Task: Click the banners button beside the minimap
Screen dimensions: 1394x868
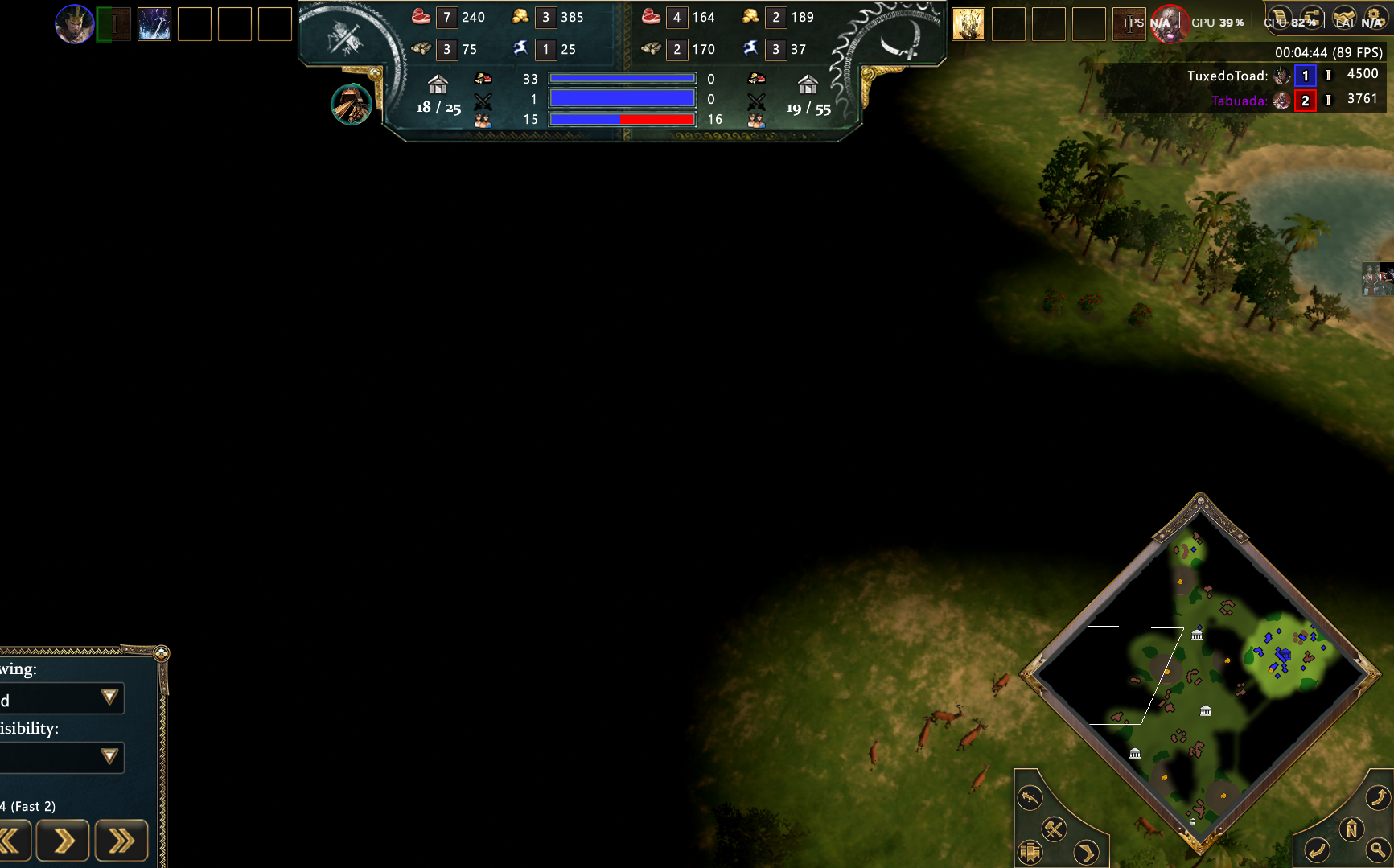Action: pyautogui.click(x=1030, y=851)
